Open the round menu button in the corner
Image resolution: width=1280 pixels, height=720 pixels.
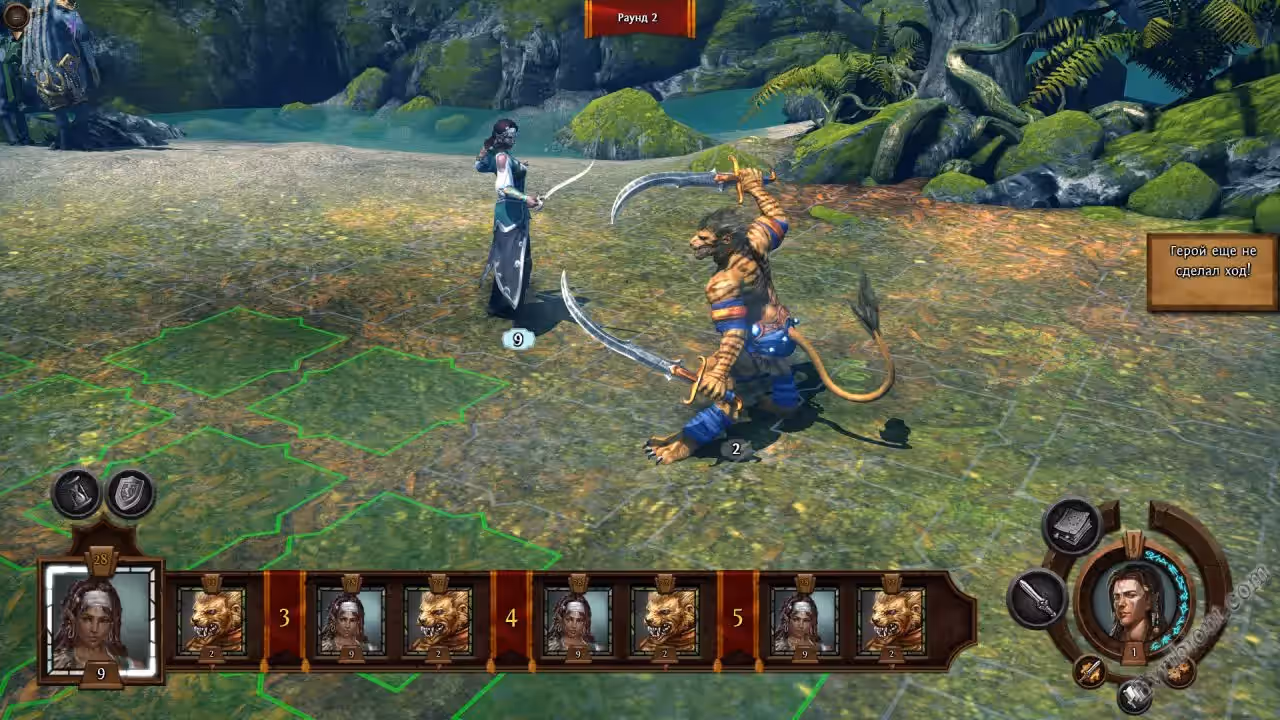tap(16, 15)
